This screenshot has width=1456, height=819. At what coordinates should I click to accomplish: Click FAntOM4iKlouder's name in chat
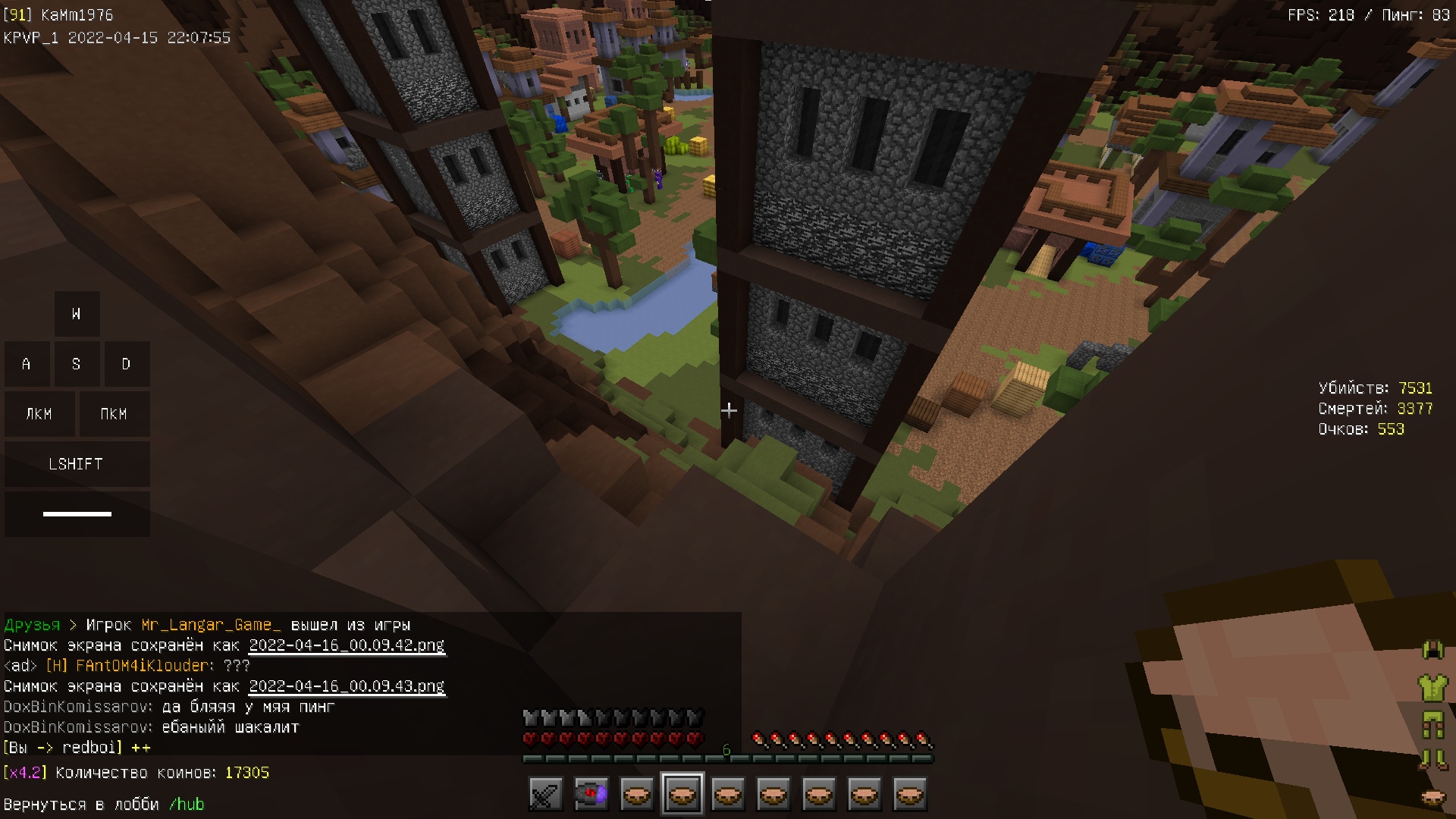142,666
